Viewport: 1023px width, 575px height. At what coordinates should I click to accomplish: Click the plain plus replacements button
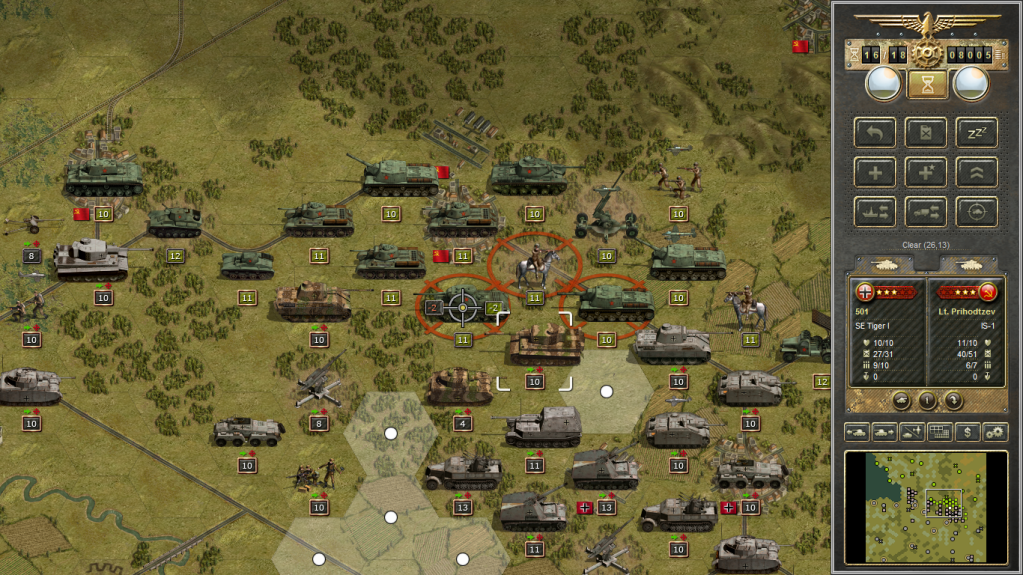pos(875,172)
